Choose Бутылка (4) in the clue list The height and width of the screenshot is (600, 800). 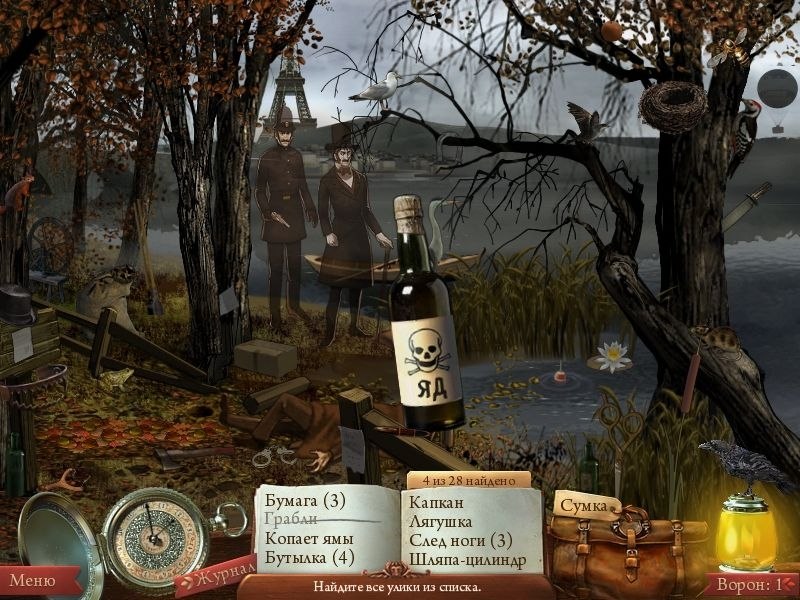coord(310,557)
